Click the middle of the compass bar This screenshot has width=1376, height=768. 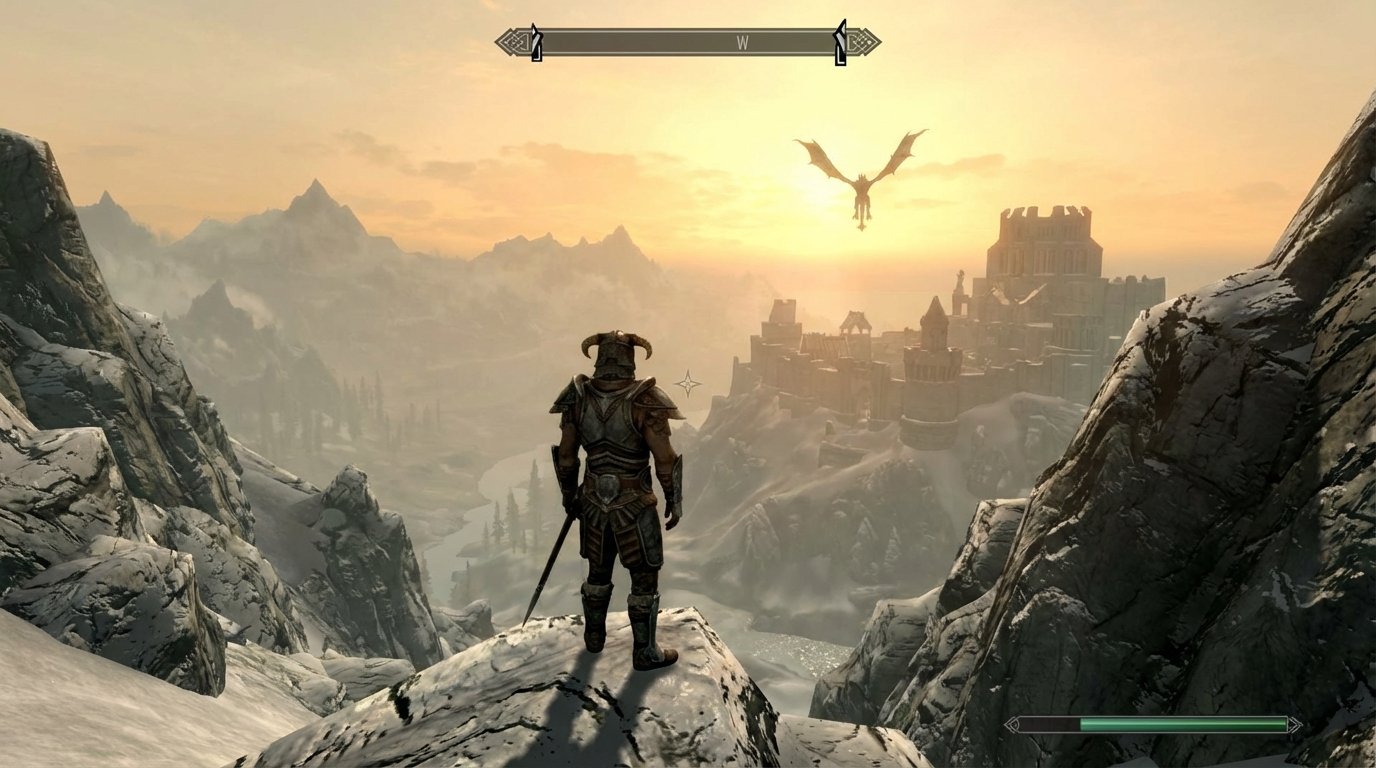pyautogui.click(x=690, y=42)
